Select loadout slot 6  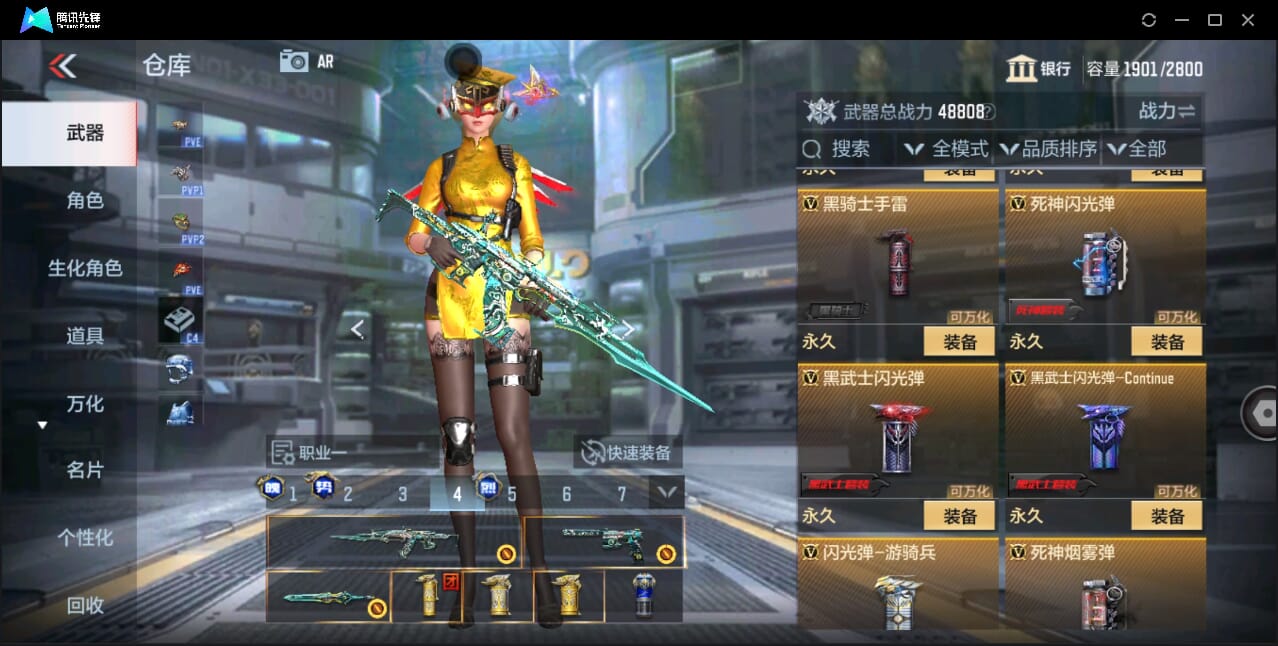[x=566, y=494]
